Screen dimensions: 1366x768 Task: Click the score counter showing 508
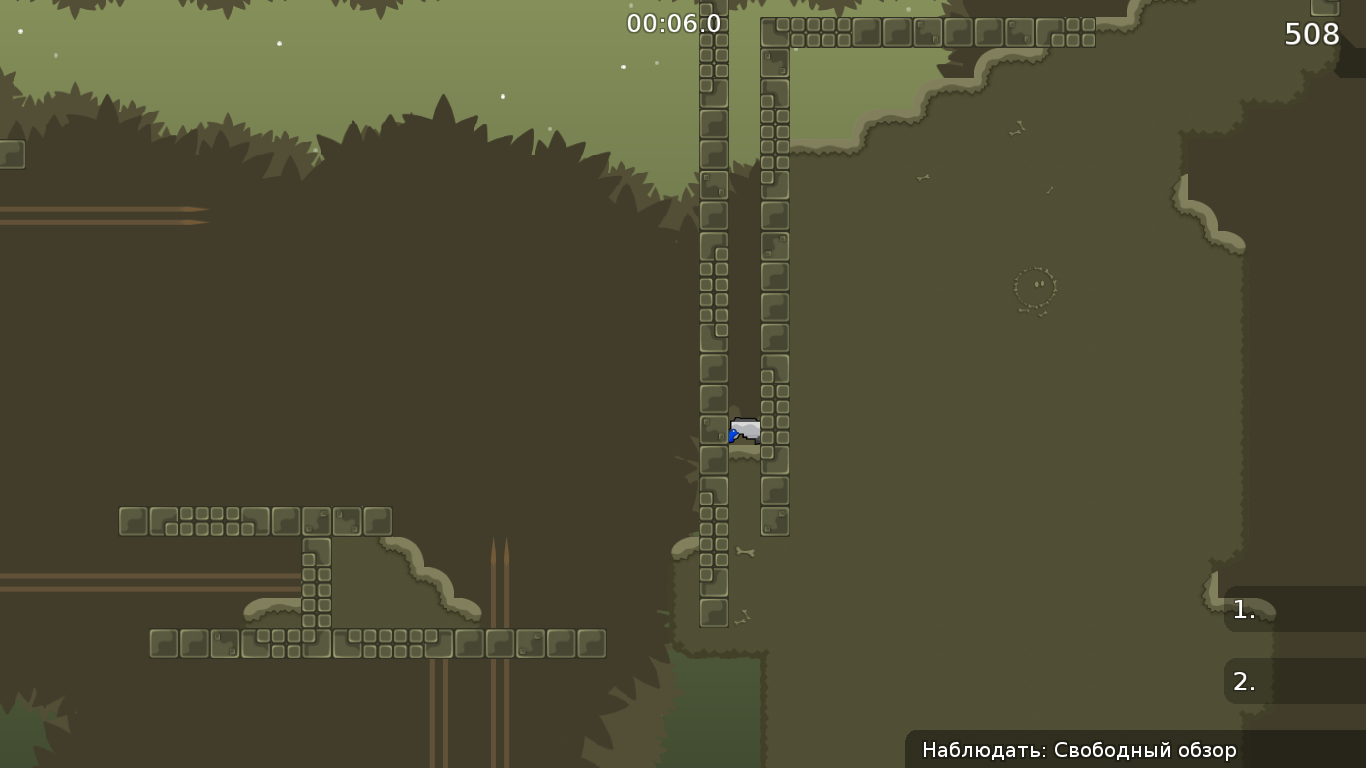(1313, 34)
